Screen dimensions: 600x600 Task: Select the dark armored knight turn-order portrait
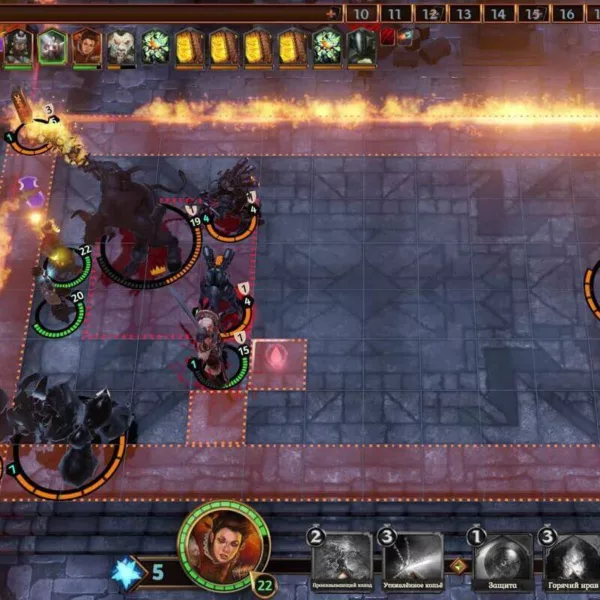pyautogui.click(x=361, y=46)
